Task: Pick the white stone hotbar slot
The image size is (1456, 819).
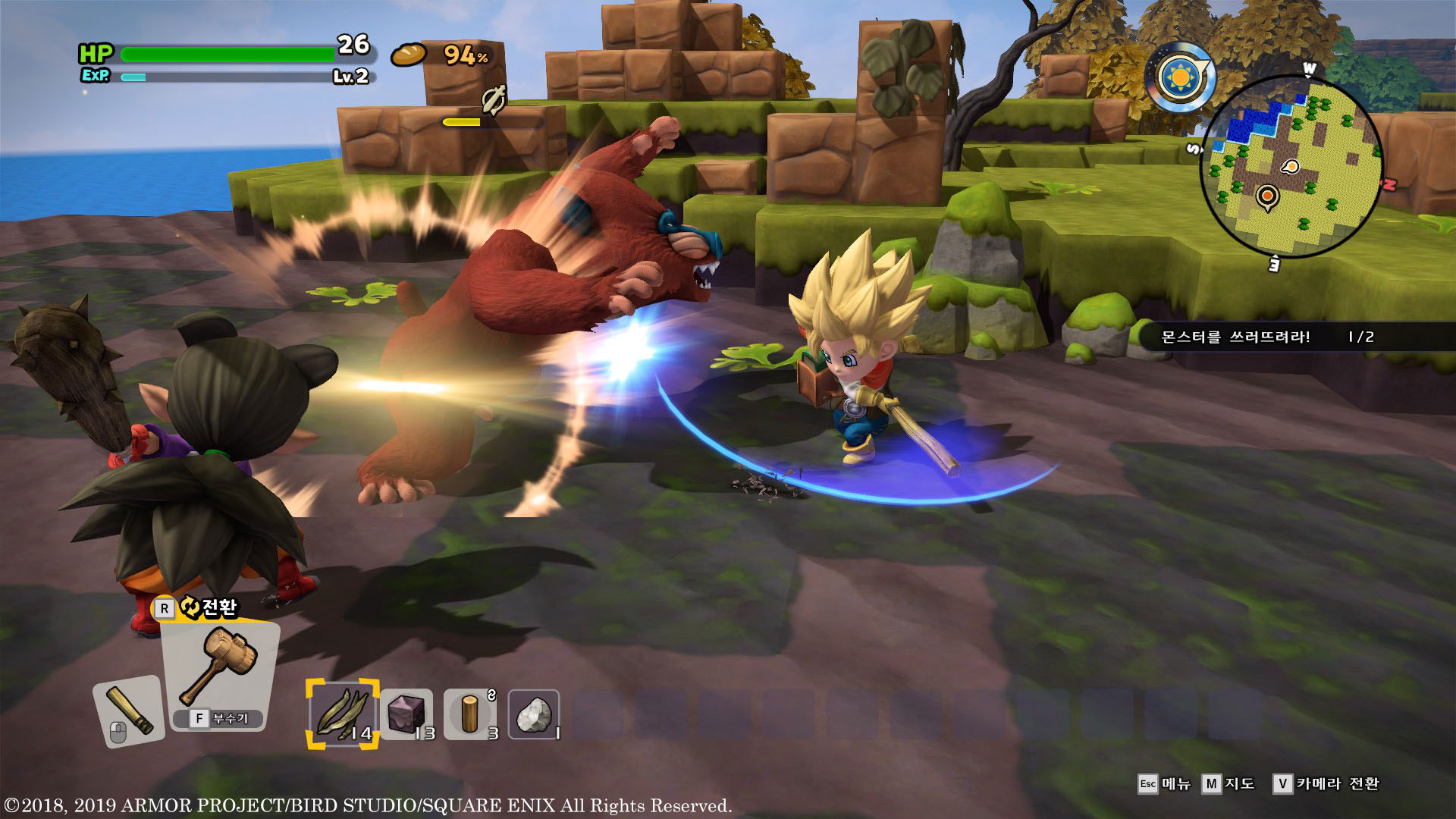Action: pyautogui.click(x=534, y=714)
